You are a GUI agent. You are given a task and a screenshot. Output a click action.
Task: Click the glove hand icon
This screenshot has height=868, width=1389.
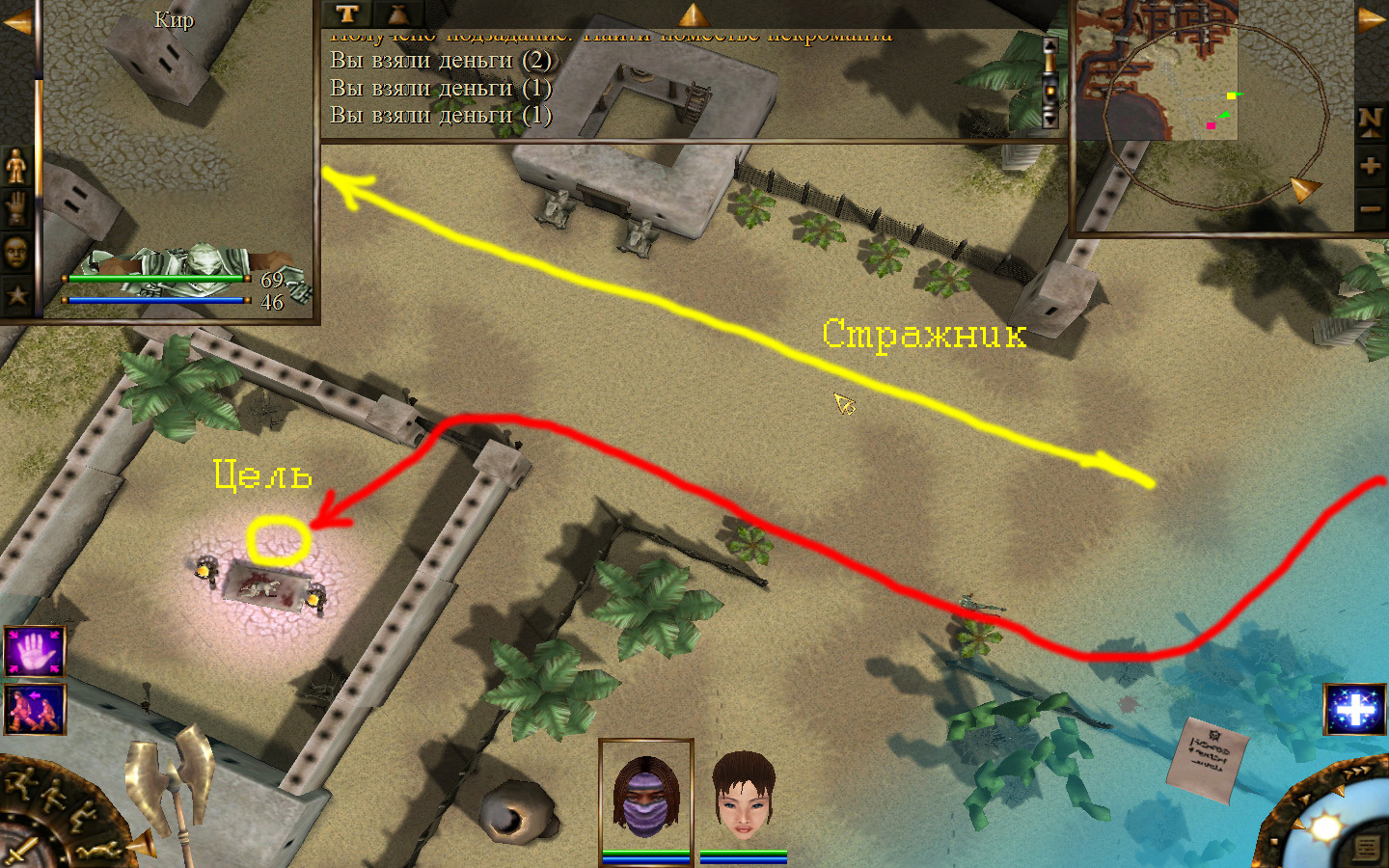coord(16,208)
